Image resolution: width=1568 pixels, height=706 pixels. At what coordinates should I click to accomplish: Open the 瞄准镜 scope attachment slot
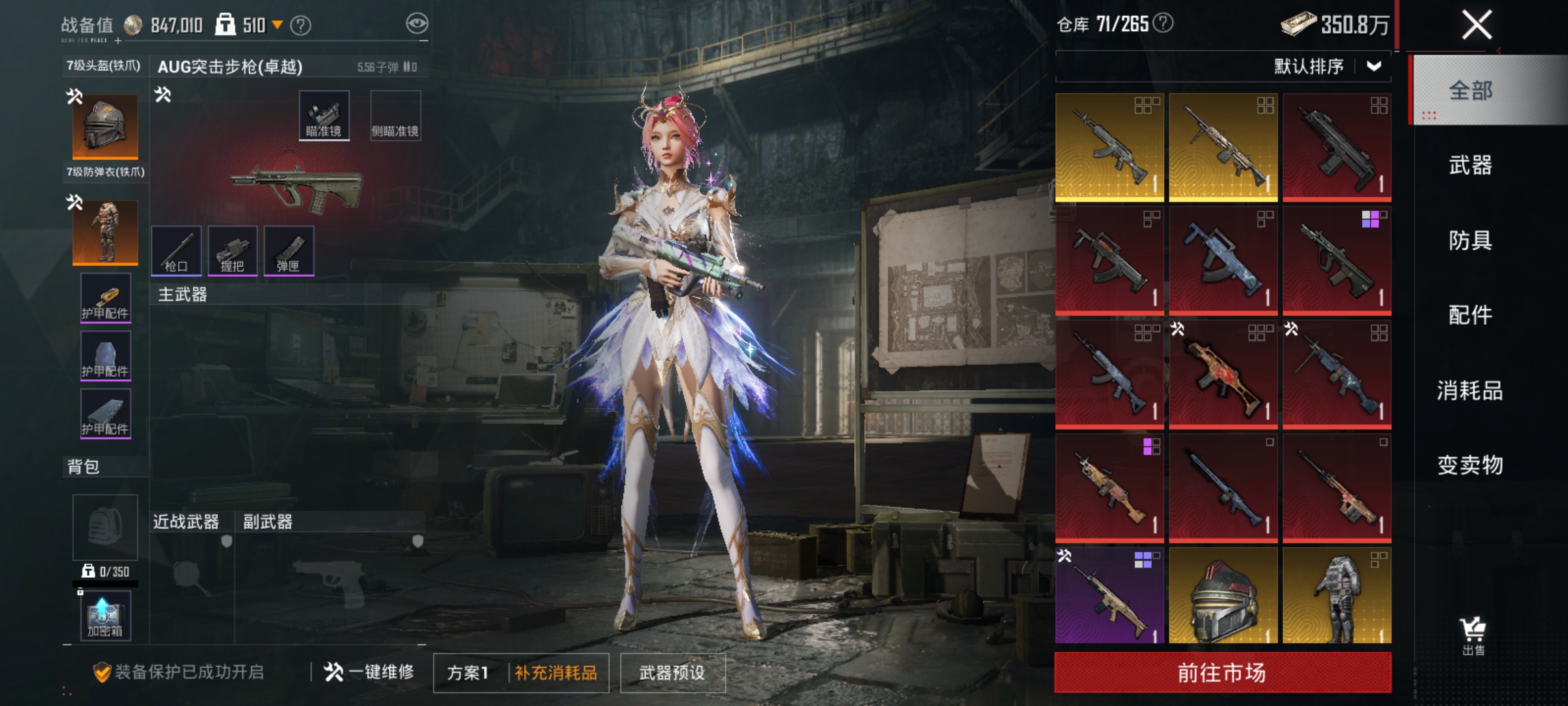(x=324, y=116)
